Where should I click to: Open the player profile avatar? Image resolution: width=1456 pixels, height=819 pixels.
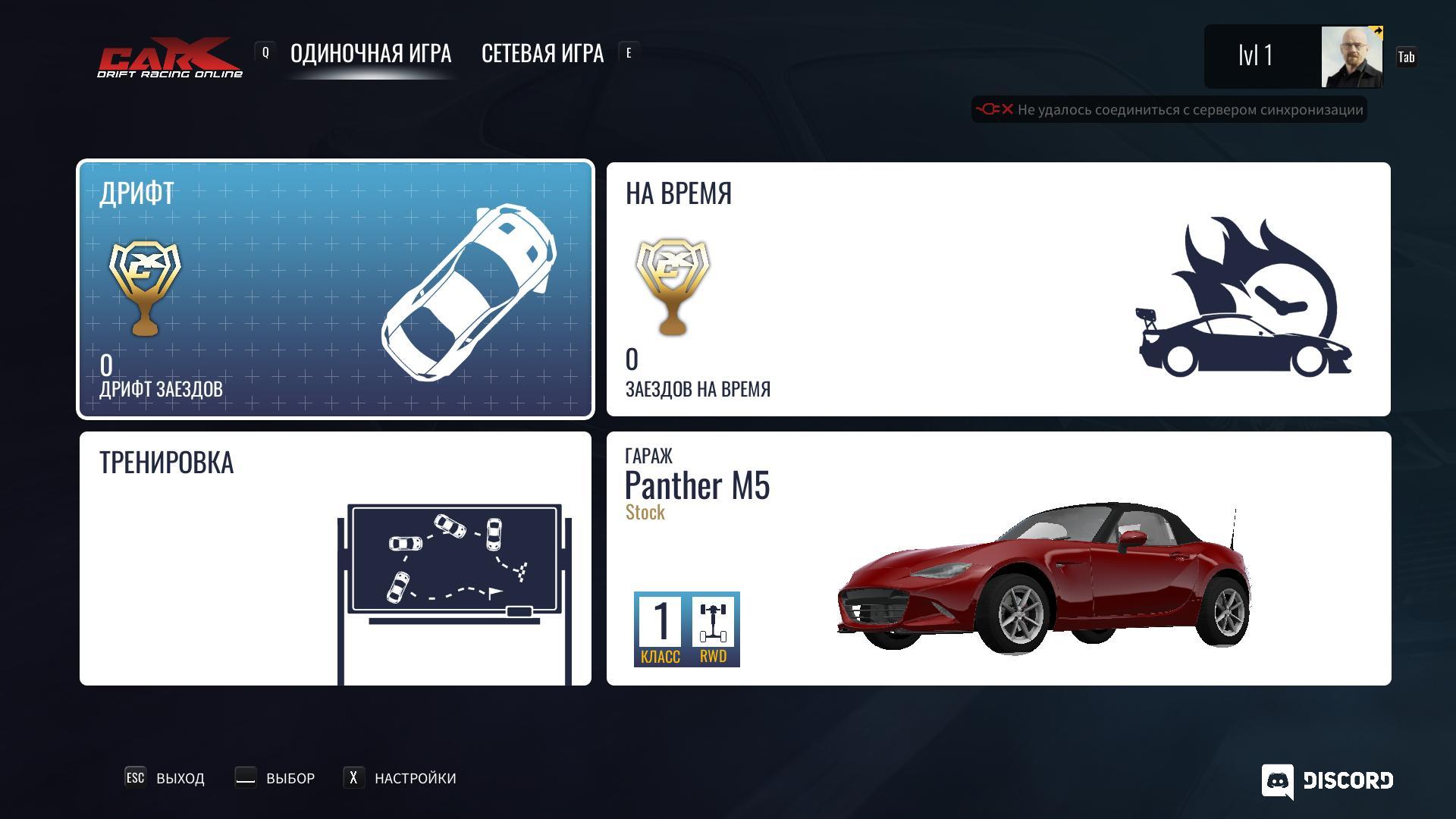[x=1351, y=57]
